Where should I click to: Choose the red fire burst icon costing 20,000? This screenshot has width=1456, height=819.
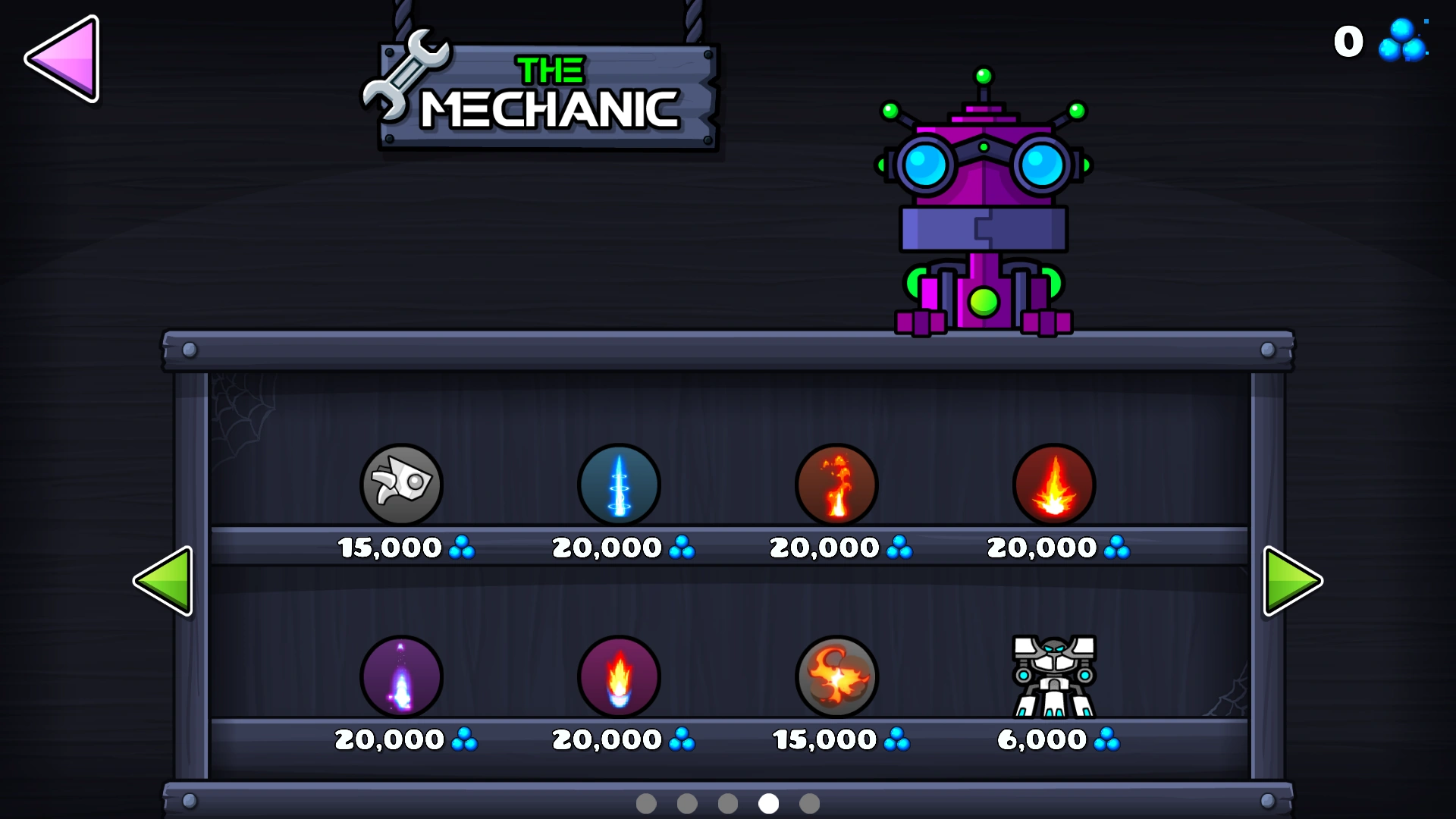pos(1054,485)
